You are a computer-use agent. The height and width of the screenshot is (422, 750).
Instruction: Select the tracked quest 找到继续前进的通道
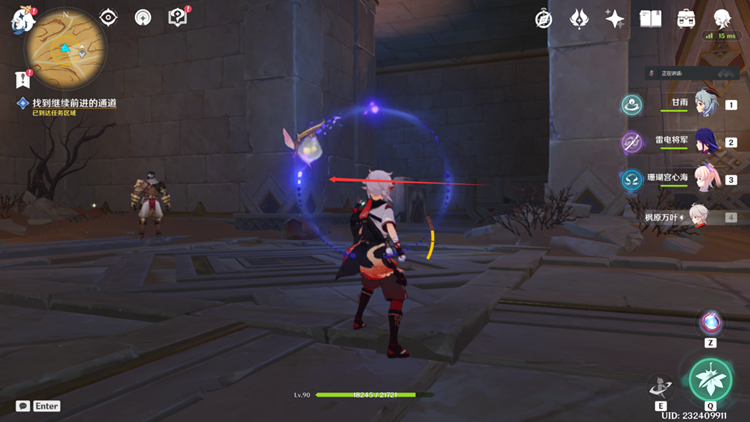(x=74, y=103)
